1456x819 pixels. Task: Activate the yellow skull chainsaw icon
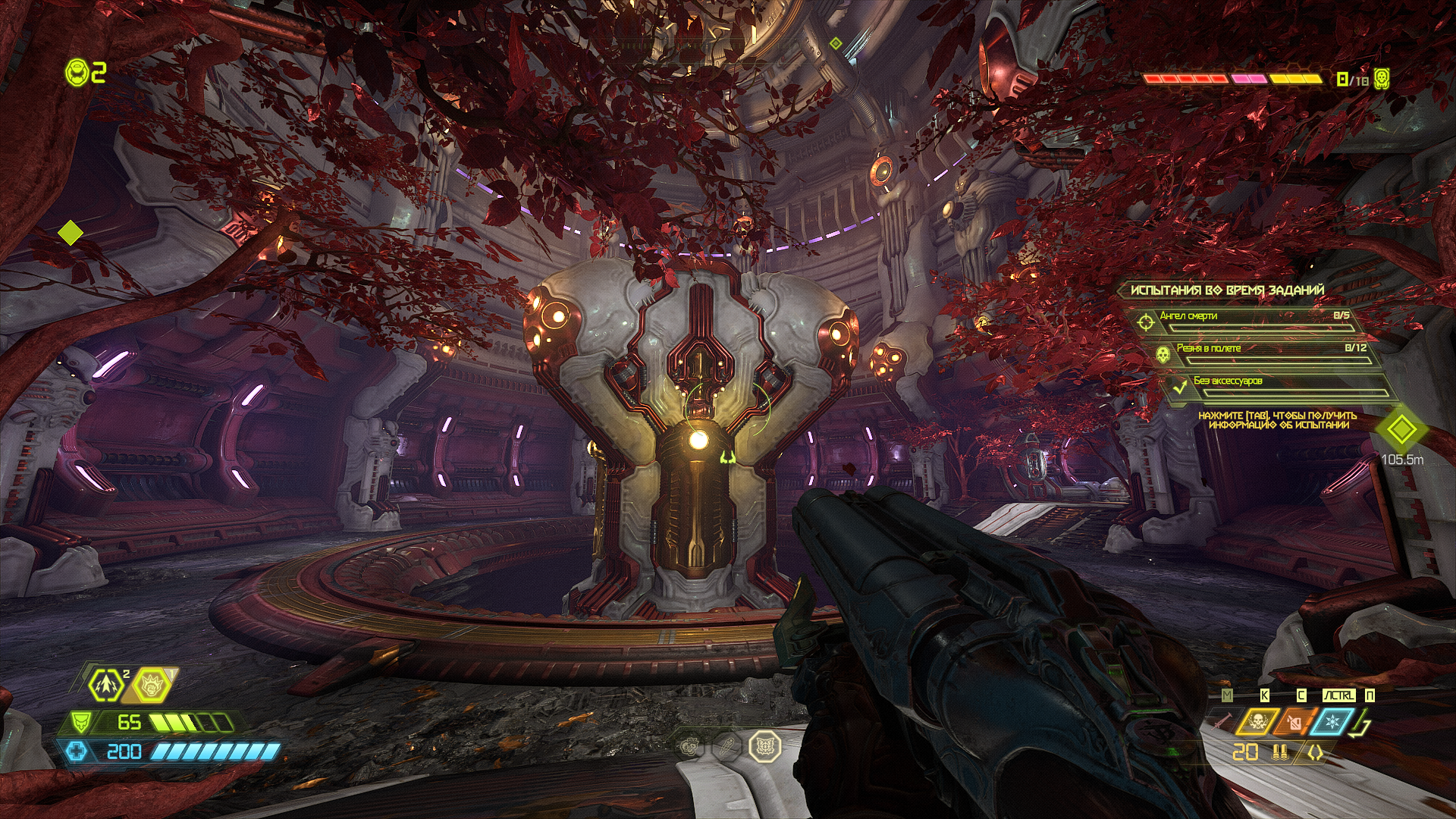tap(1257, 722)
